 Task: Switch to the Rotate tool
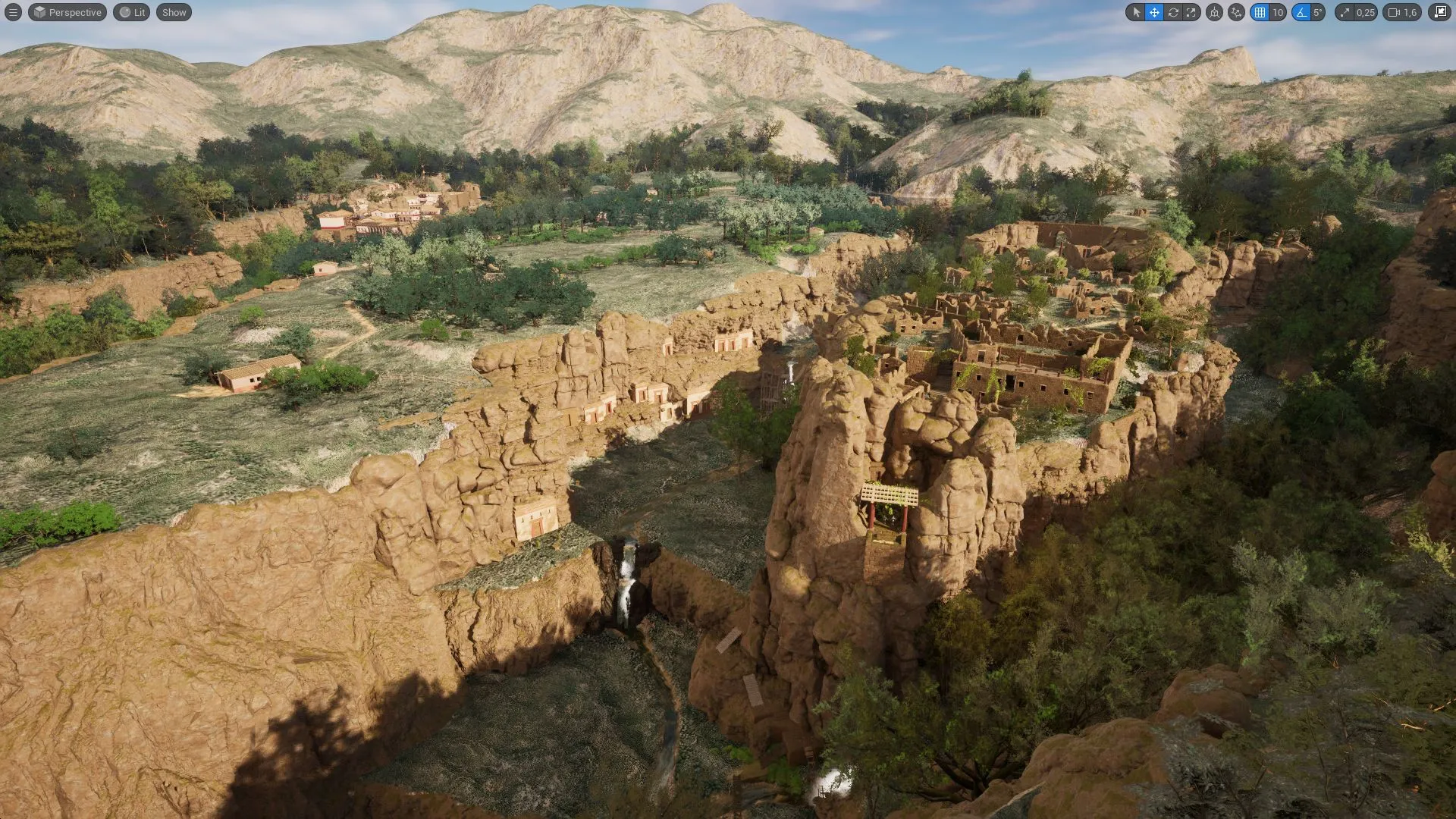click(x=1173, y=12)
